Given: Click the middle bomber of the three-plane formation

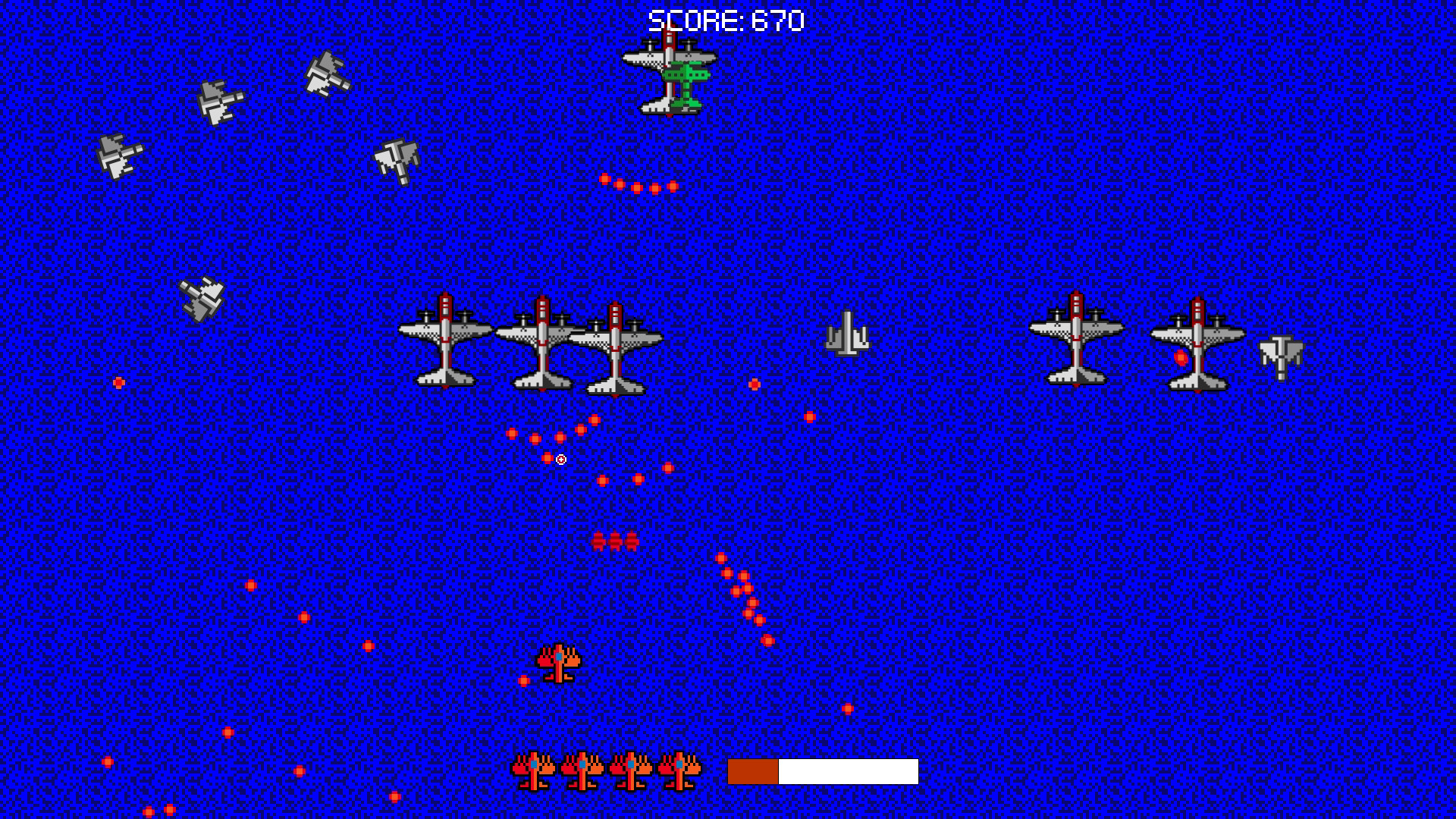Looking at the screenshot, I should [x=542, y=345].
